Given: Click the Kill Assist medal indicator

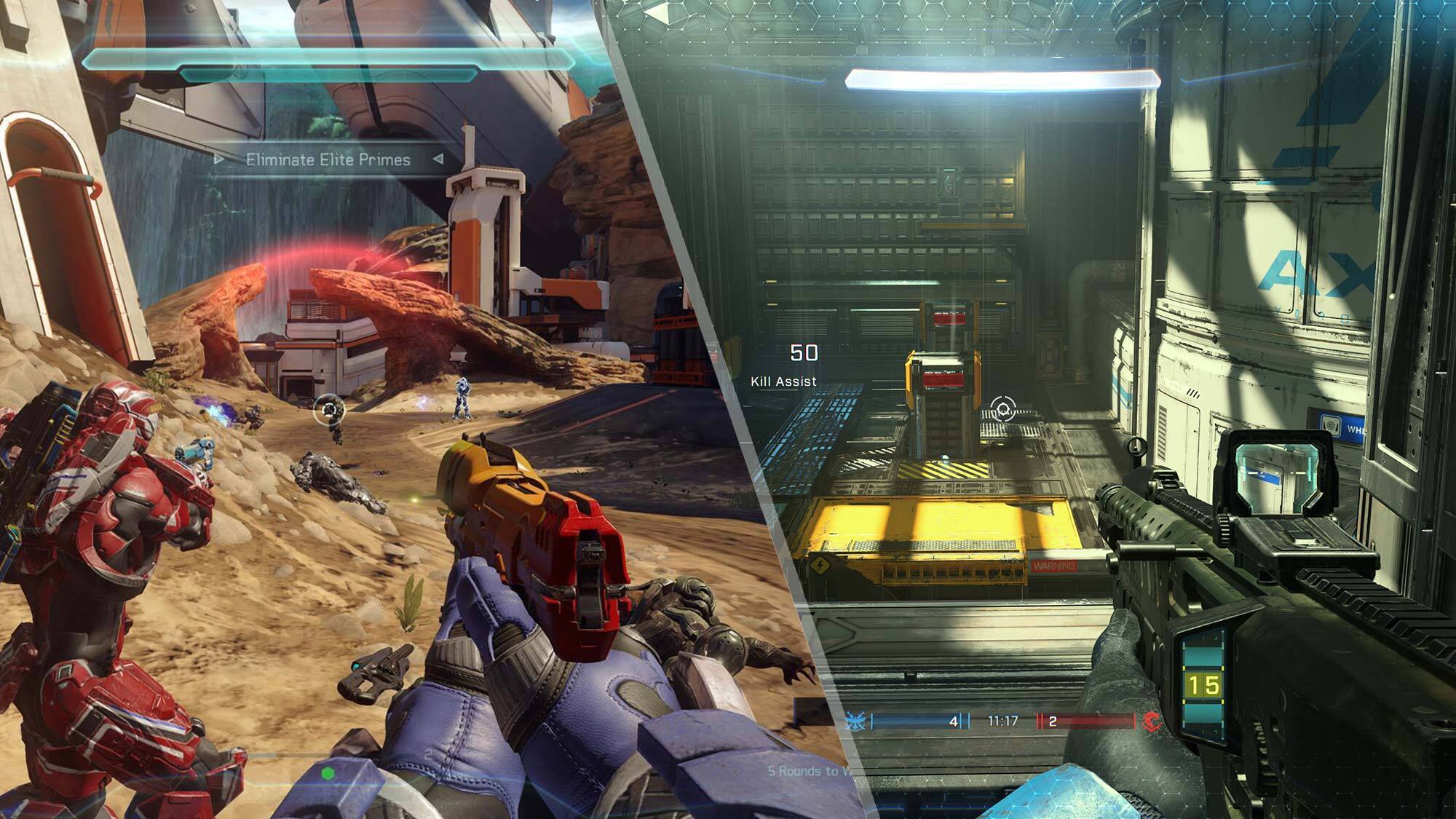Looking at the screenshot, I should pyautogui.click(x=785, y=380).
